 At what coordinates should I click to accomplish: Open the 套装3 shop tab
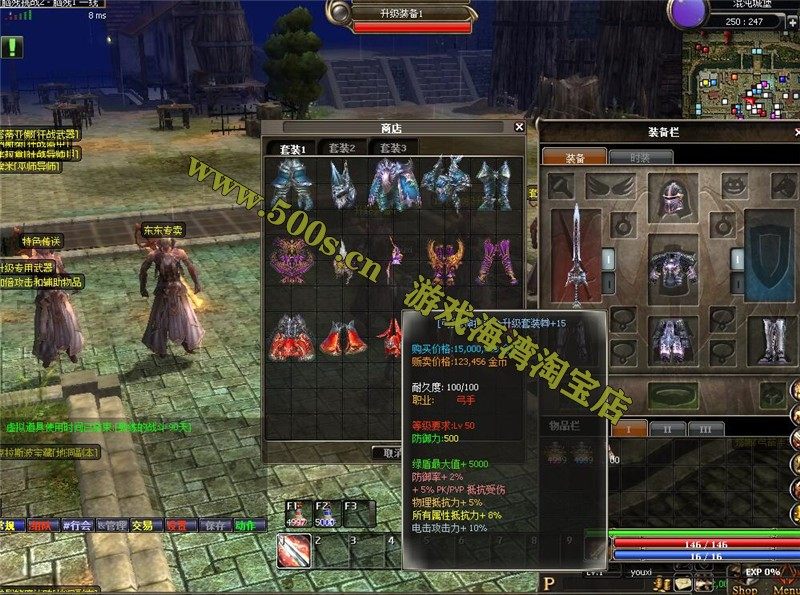pyautogui.click(x=392, y=147)
